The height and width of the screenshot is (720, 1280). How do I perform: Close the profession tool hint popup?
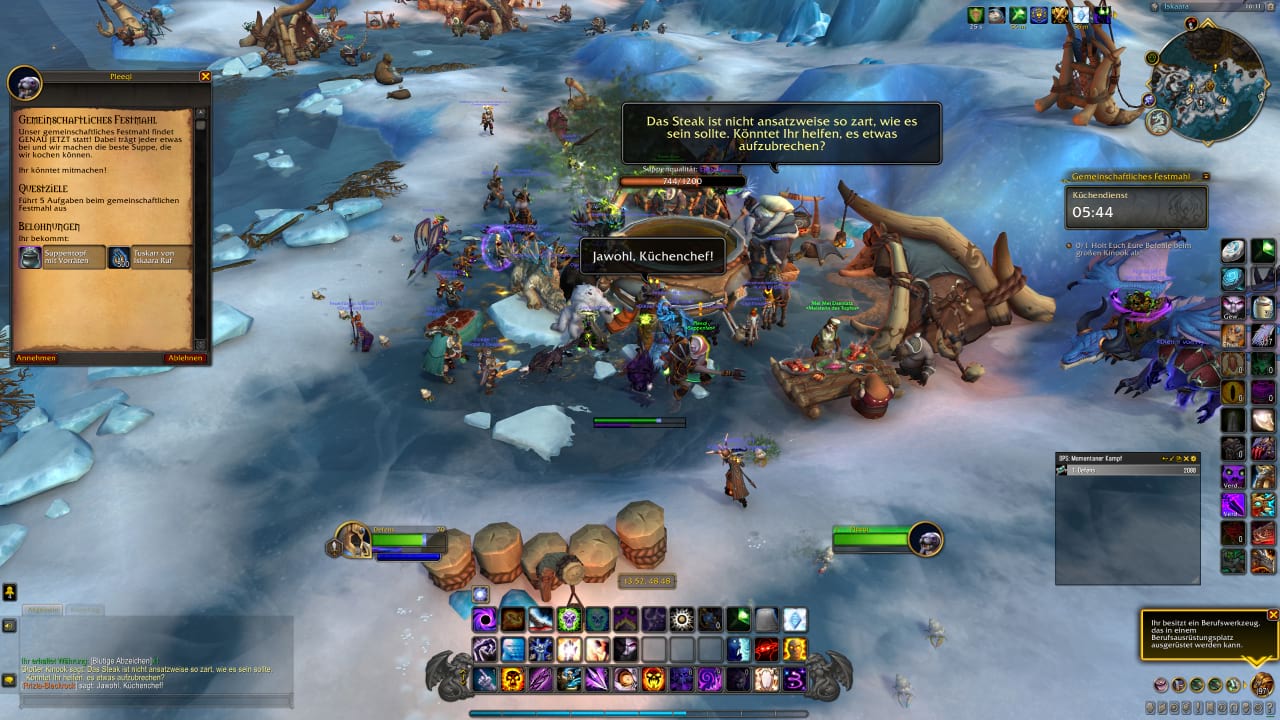1273,614
